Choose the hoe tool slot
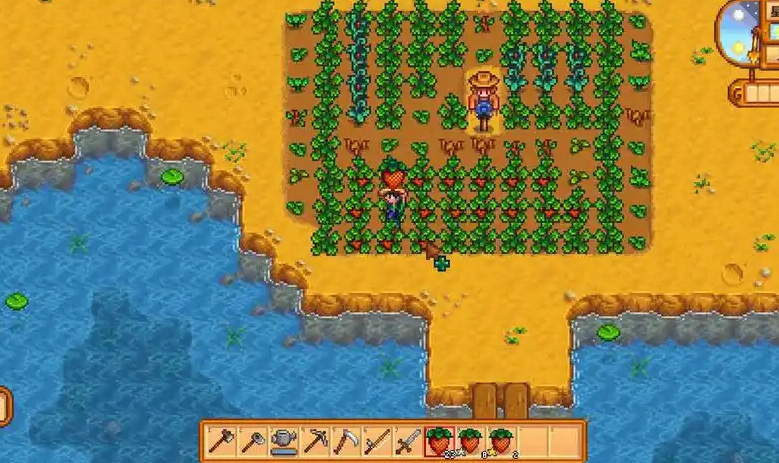Viewport: 779px width, 463px height. [252, 441]
